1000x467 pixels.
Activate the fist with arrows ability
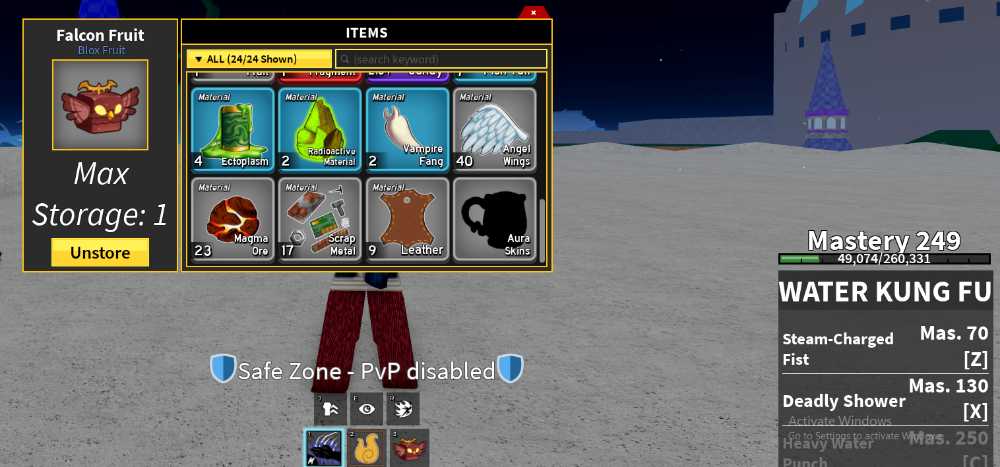tap(330, 408)
